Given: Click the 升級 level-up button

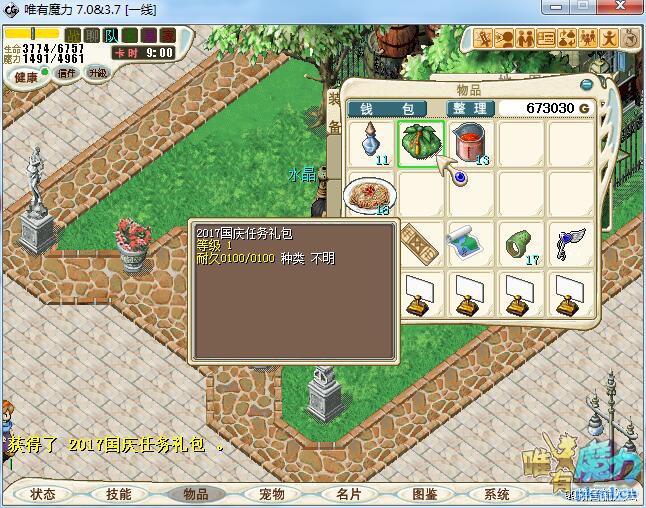Looking at the screenshot, I should pos(97,73).
